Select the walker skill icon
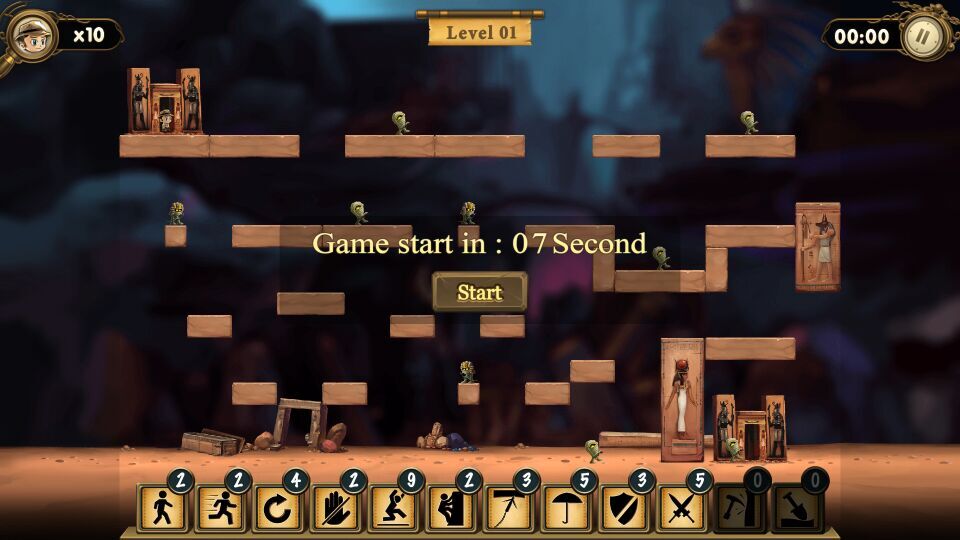The height and width of the screenshot is (540, 960). pos(161,509)
